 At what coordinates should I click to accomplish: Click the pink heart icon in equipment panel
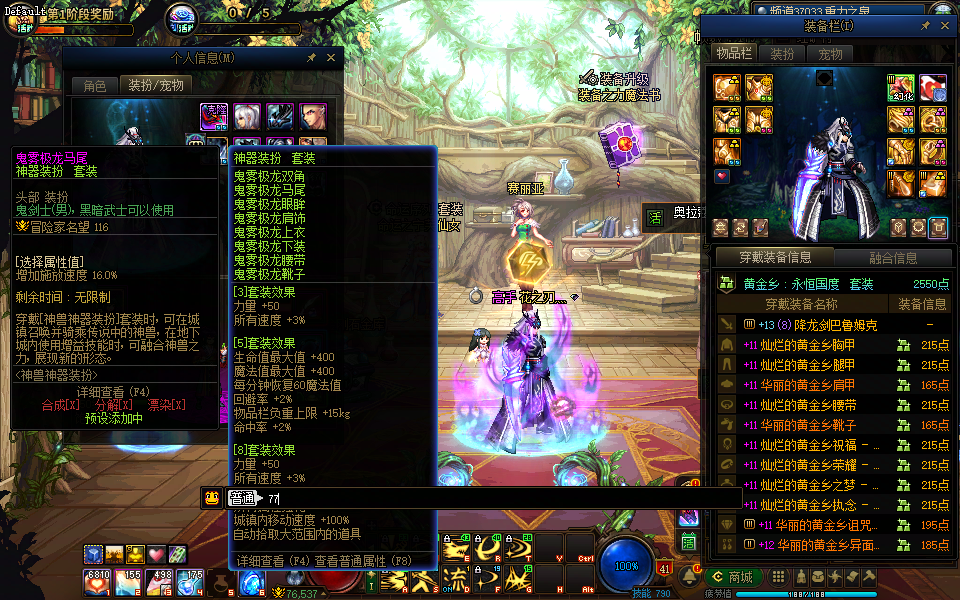tap(722, 176)
